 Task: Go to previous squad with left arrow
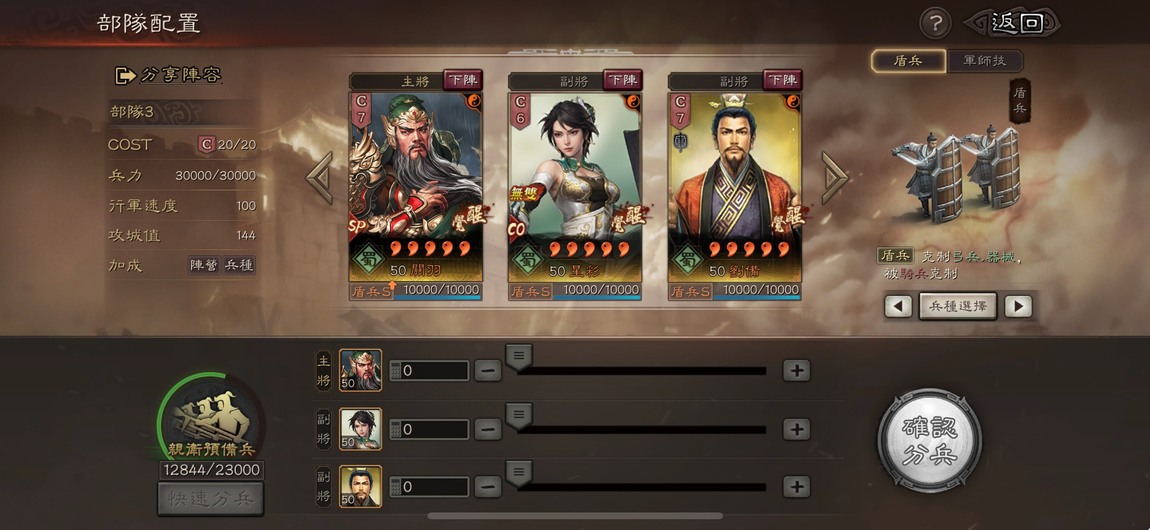point(319,178)
